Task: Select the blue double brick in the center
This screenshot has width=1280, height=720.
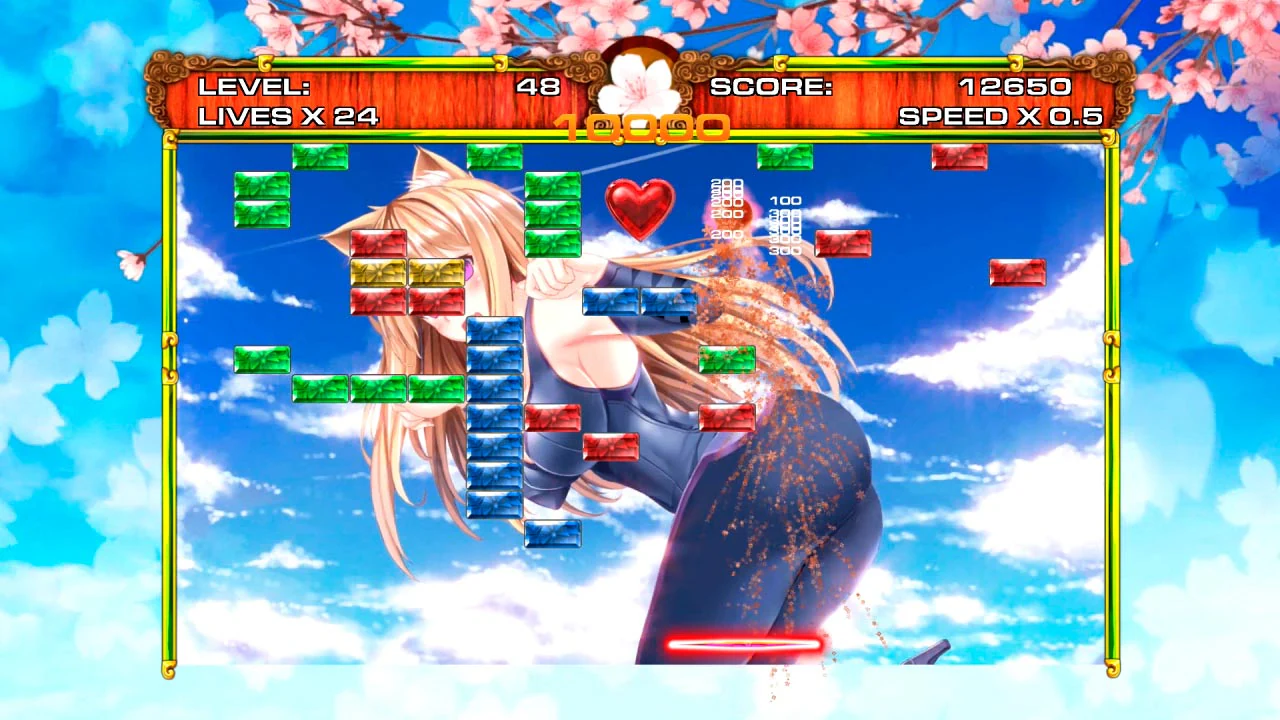Action: click(x=640, y=303)
